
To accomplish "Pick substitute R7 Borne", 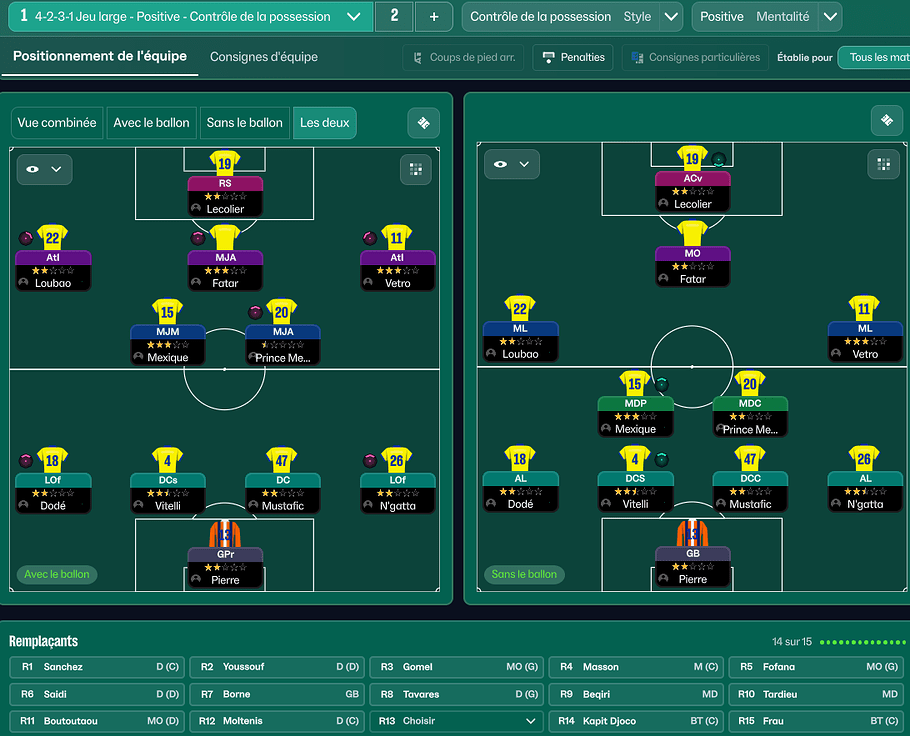I will click(278, 694).
